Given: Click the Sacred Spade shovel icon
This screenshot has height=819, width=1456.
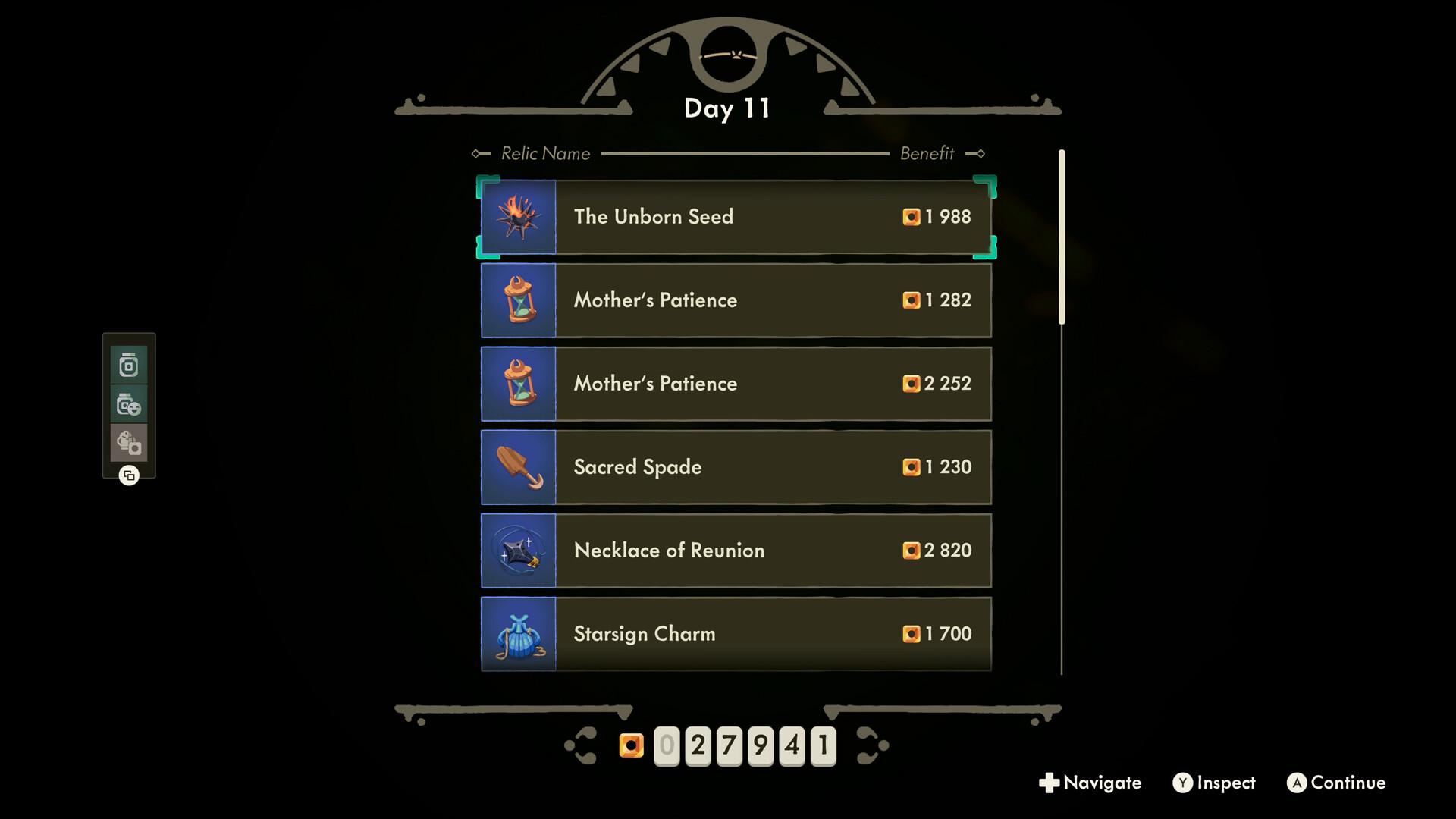Looking at the screenshot, I should coord(519,467).
